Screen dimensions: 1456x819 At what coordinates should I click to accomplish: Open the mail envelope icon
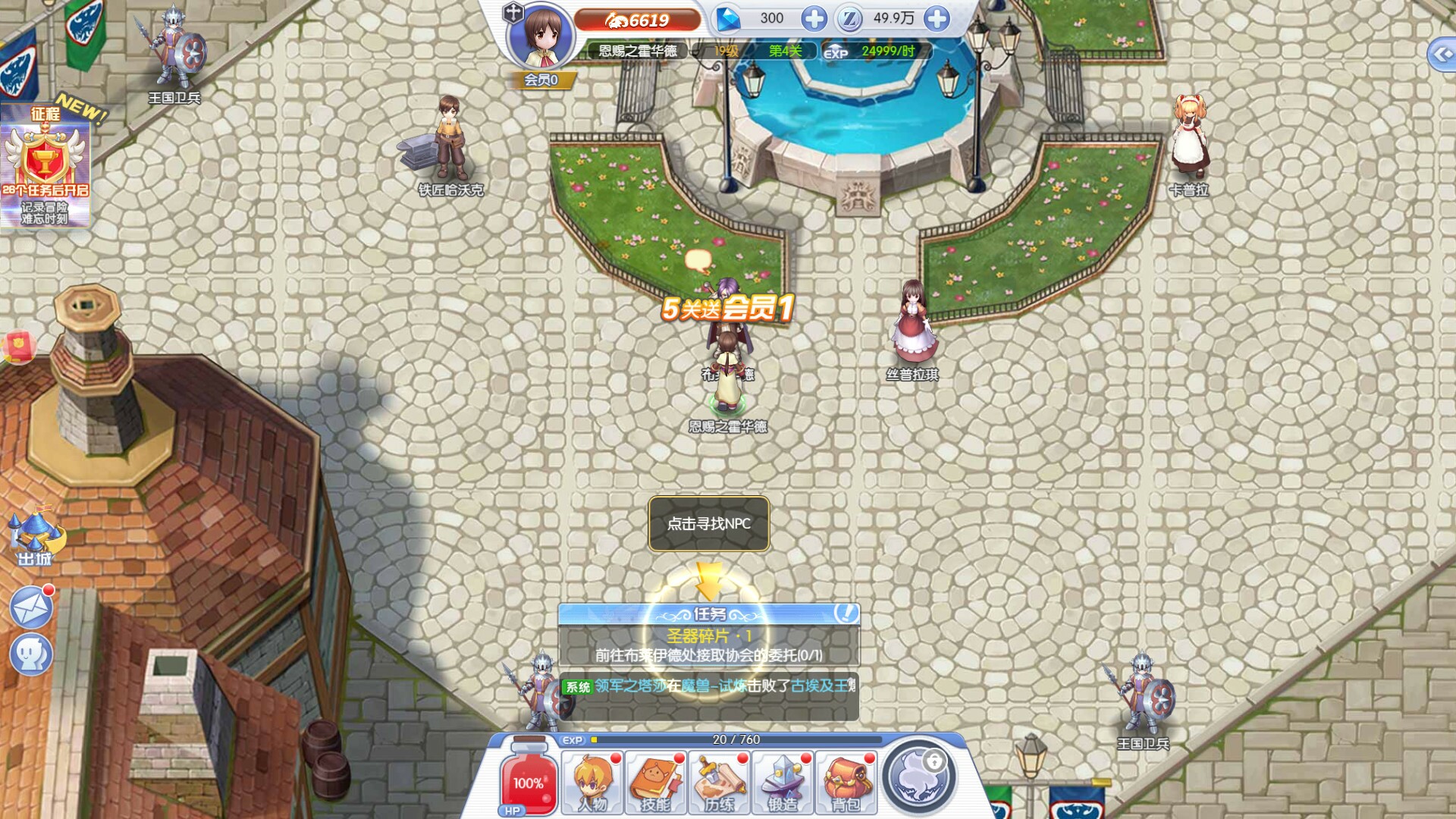point(32,607)
